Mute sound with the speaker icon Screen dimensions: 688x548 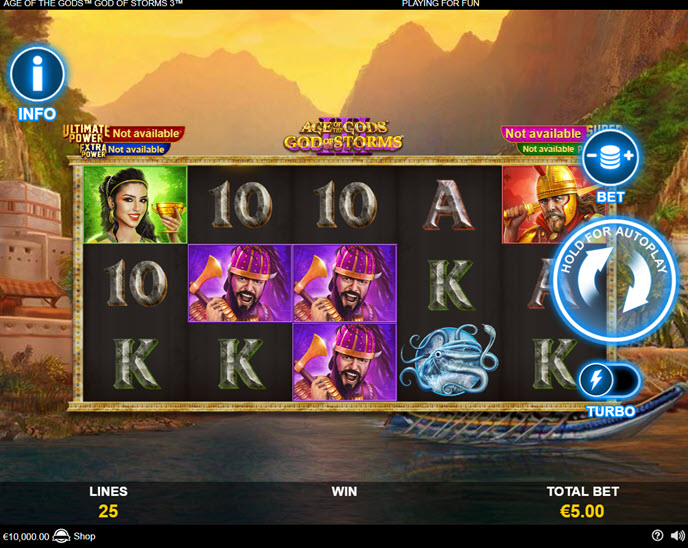pyautogui.click(x=677, y=536)
